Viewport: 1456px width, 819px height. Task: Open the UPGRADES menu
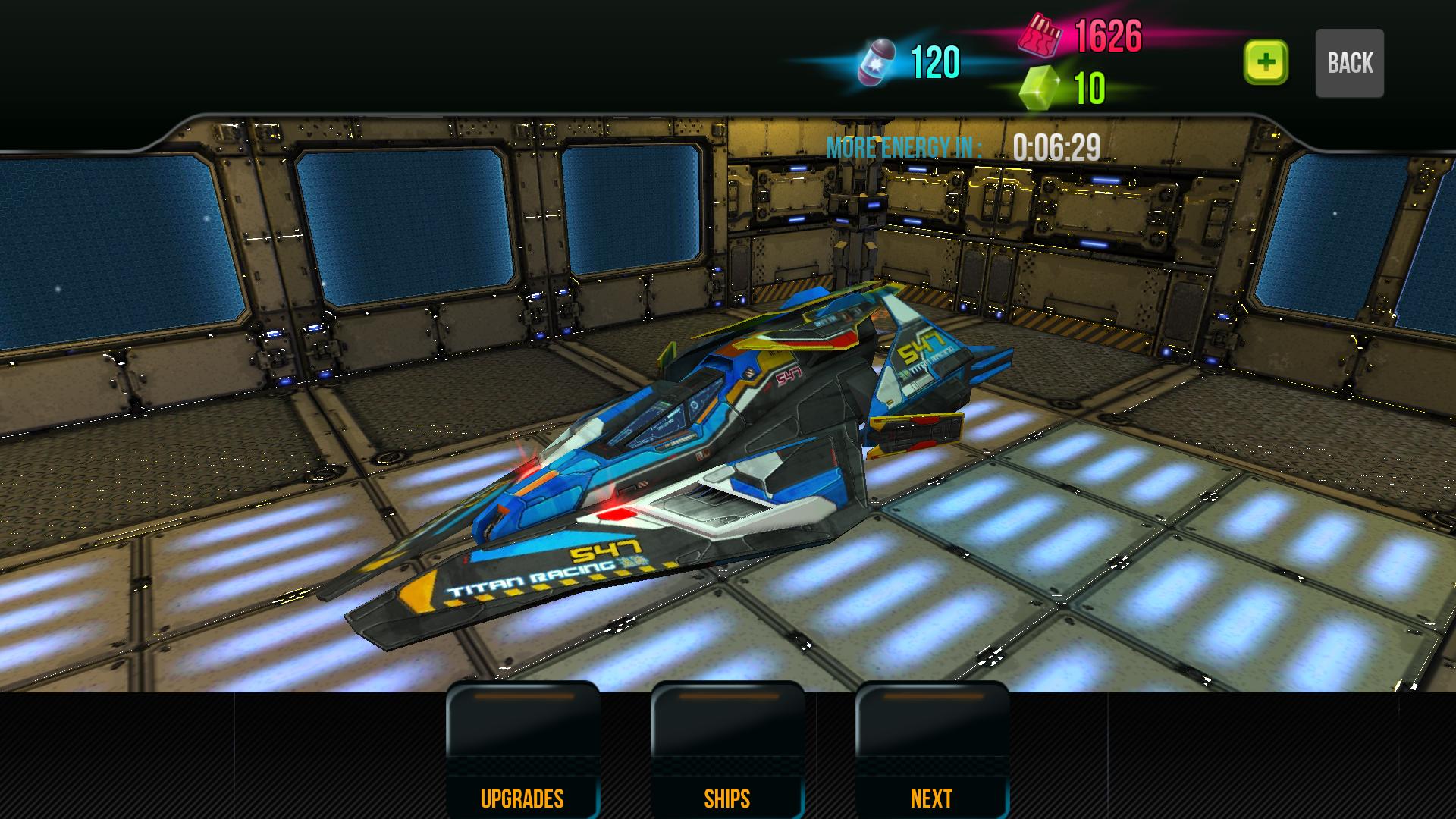pyautogui.click(x=523, y=798)
